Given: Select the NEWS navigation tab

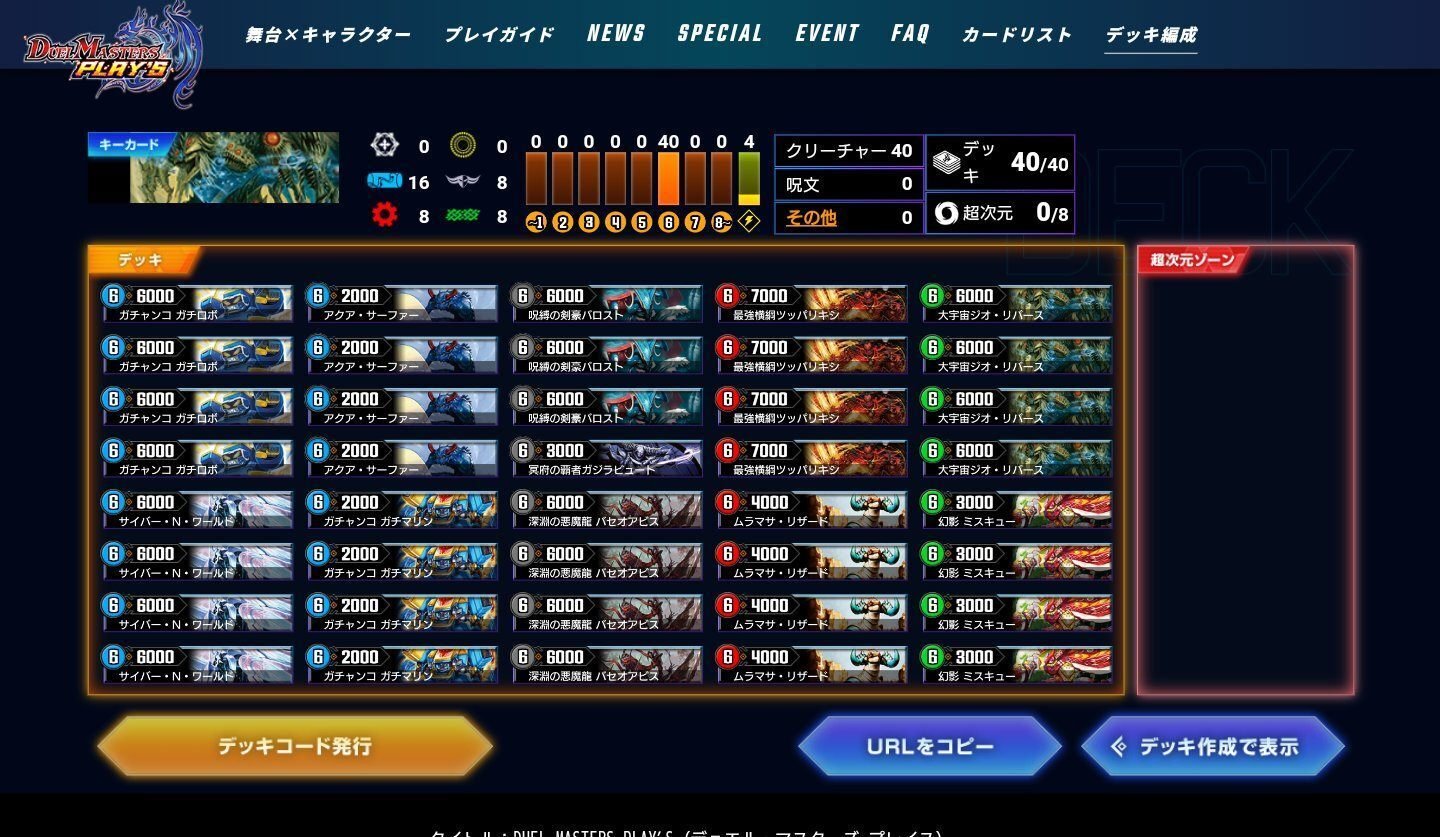Looking at the screenshot, I should click(615, 32).
